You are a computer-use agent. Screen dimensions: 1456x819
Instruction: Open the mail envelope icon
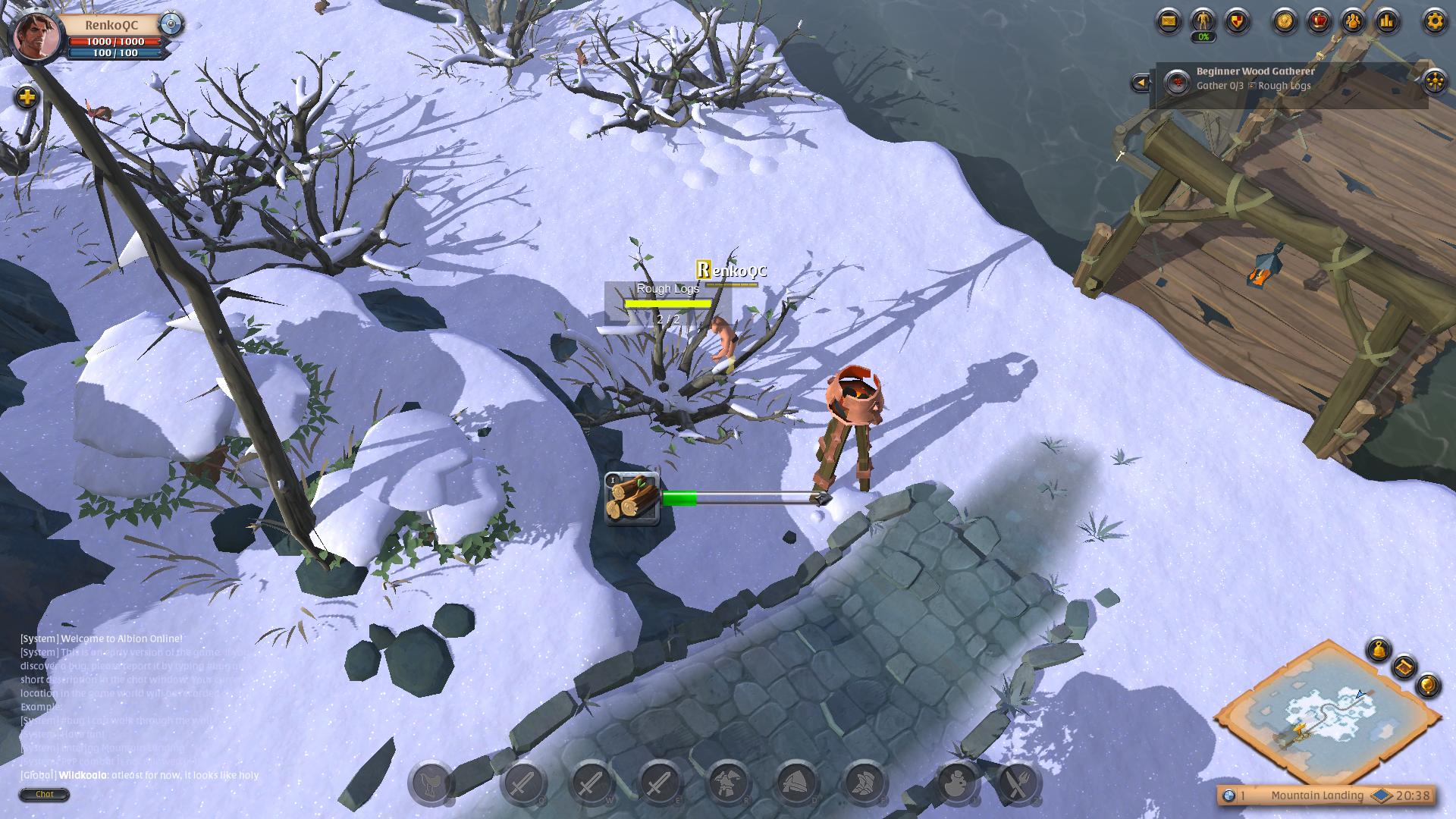click(1169, 21)
